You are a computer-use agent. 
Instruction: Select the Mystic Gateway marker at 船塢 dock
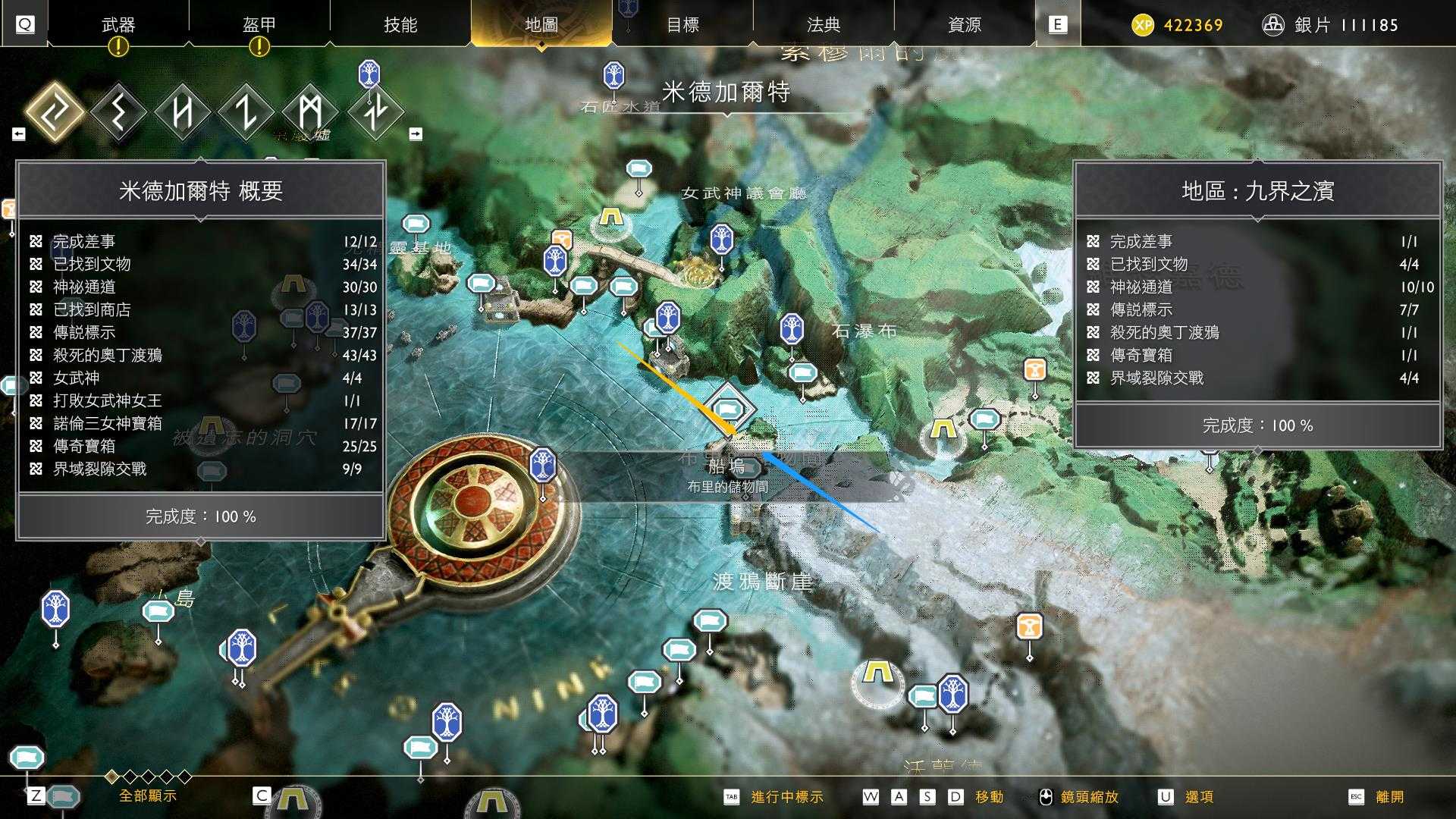pos(728,406)
